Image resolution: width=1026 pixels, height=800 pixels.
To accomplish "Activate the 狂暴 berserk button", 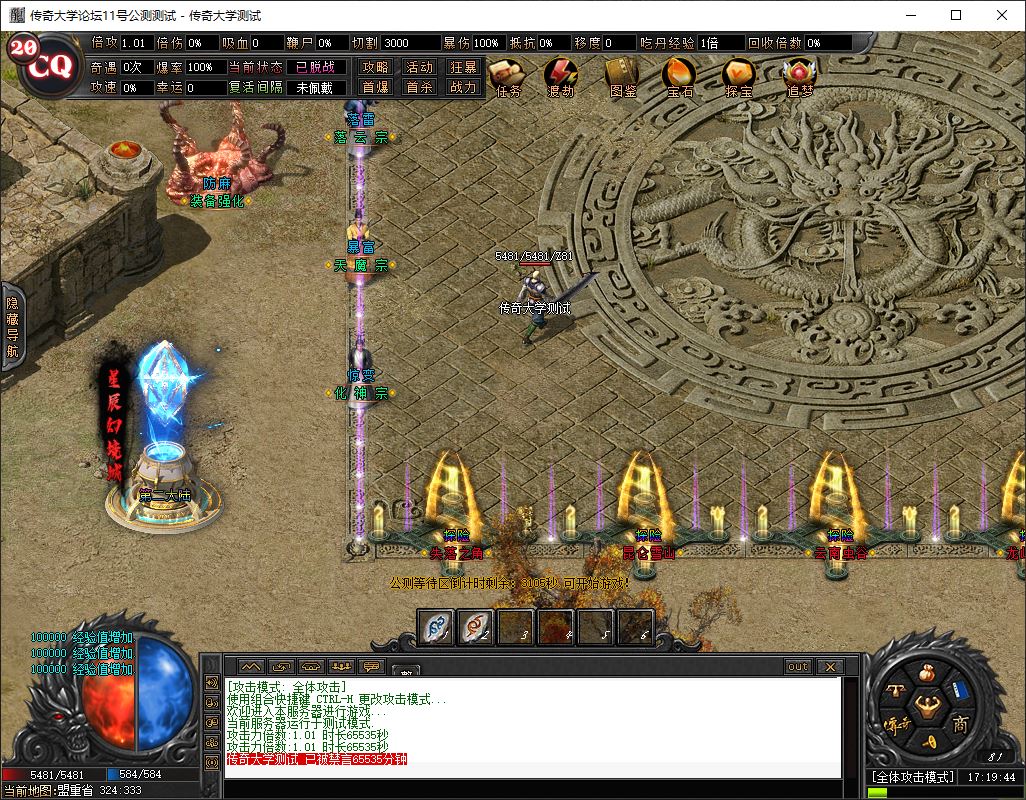I will pyautogui.click(x=463, y=67).
